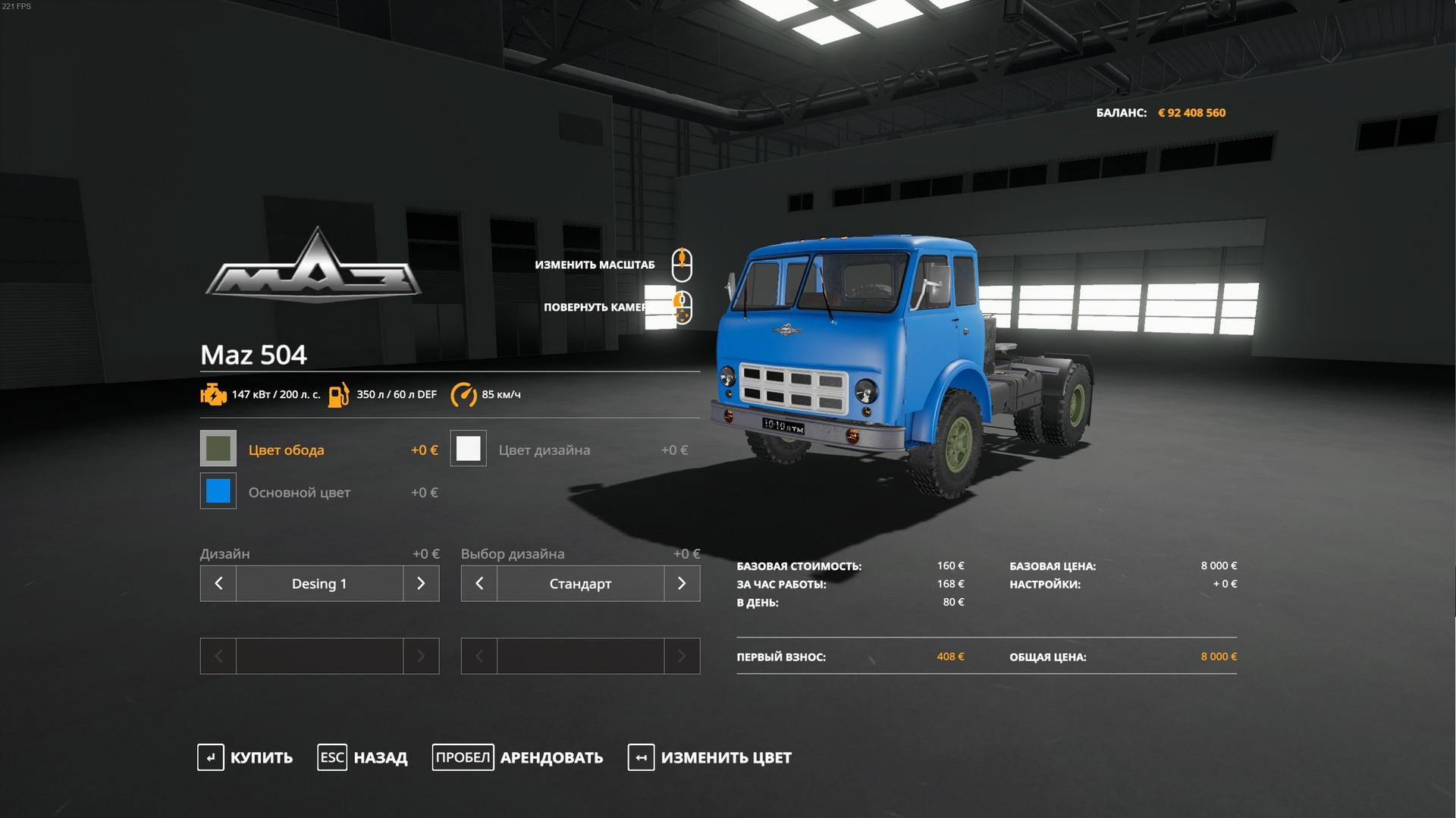Buy the Maz 504 with КУПИТЬ

click(246, 757)
